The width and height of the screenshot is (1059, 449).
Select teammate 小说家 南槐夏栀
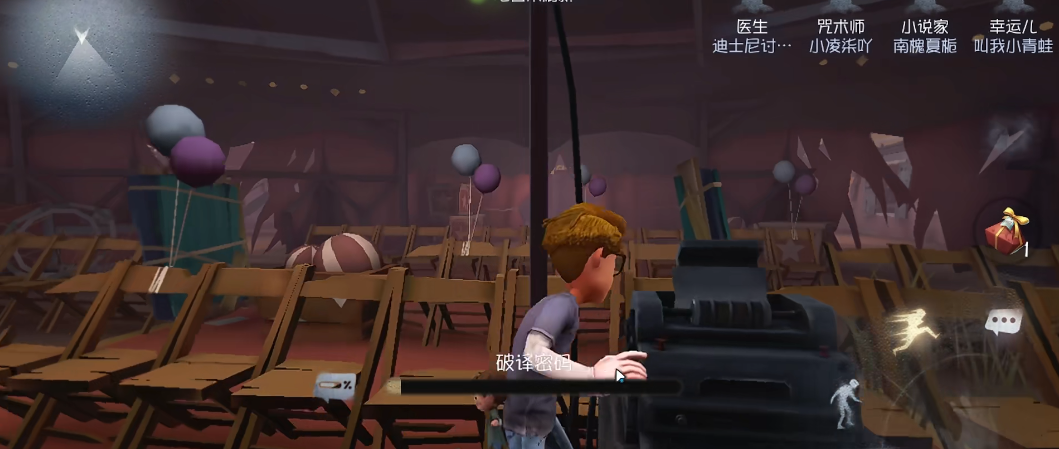pos(924,36)
